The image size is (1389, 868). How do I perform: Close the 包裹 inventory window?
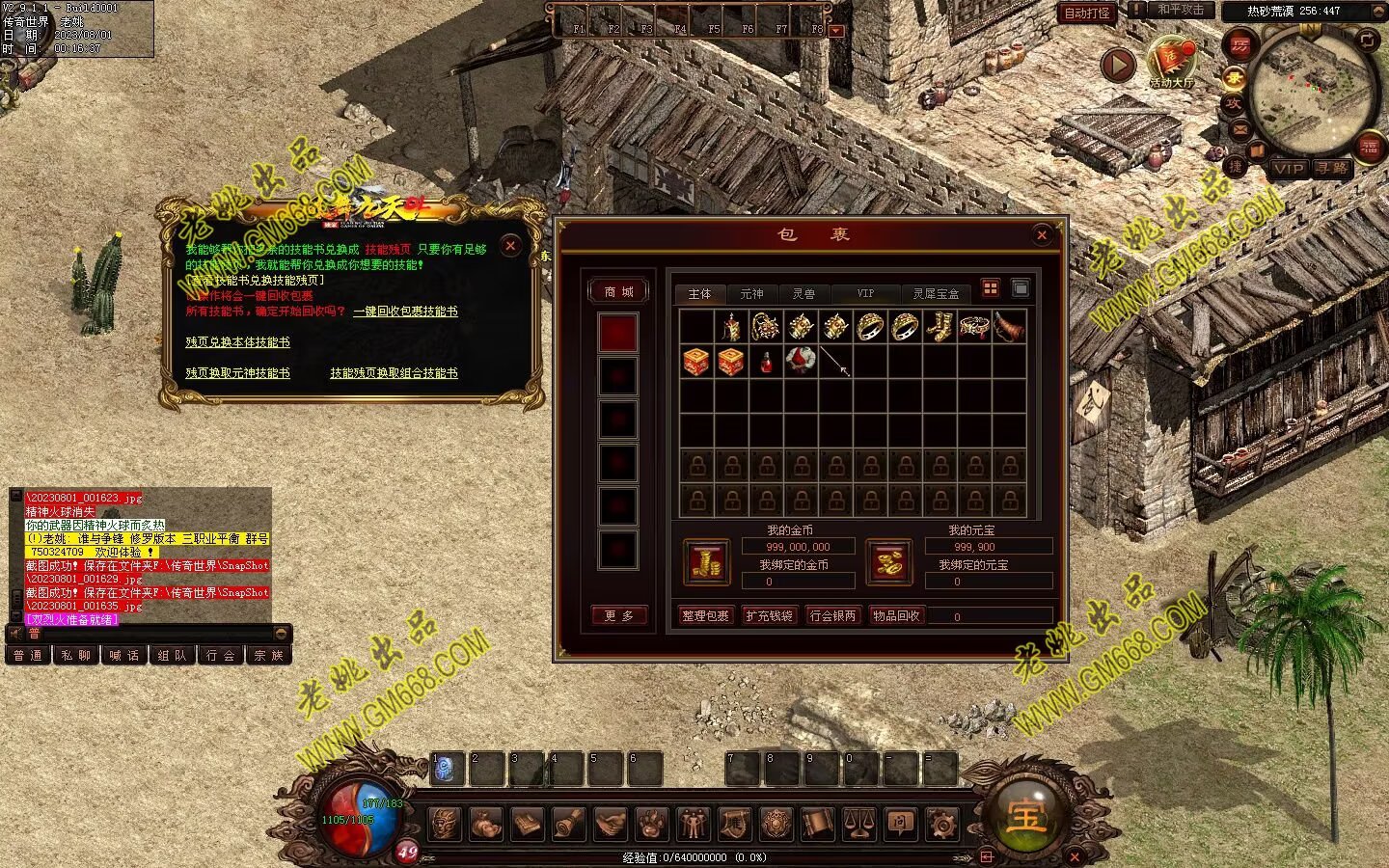coord(1042,234)
